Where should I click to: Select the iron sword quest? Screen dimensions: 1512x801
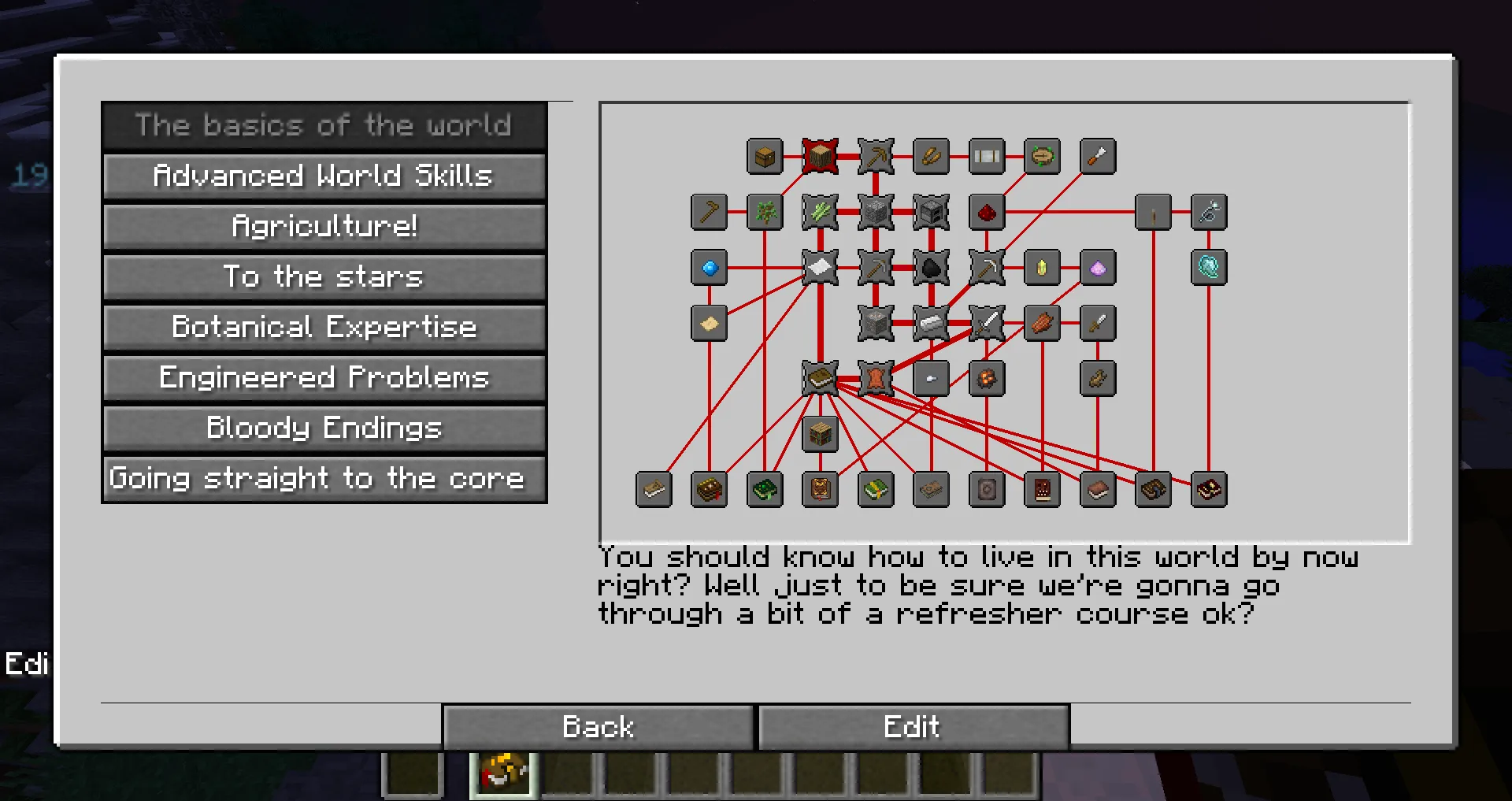click(x=984, y=324)
